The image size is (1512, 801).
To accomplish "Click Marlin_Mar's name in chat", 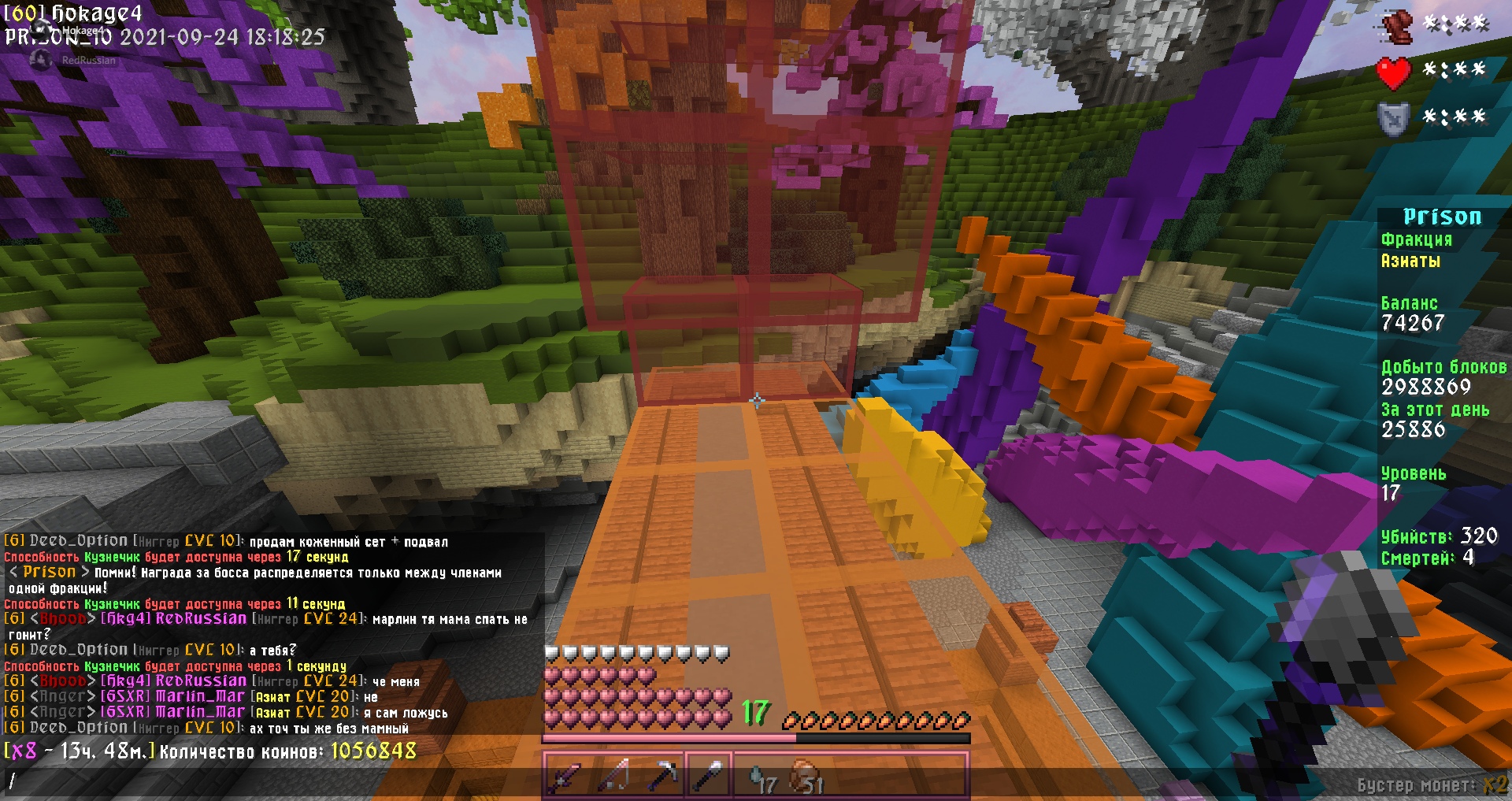I will 200,696.
